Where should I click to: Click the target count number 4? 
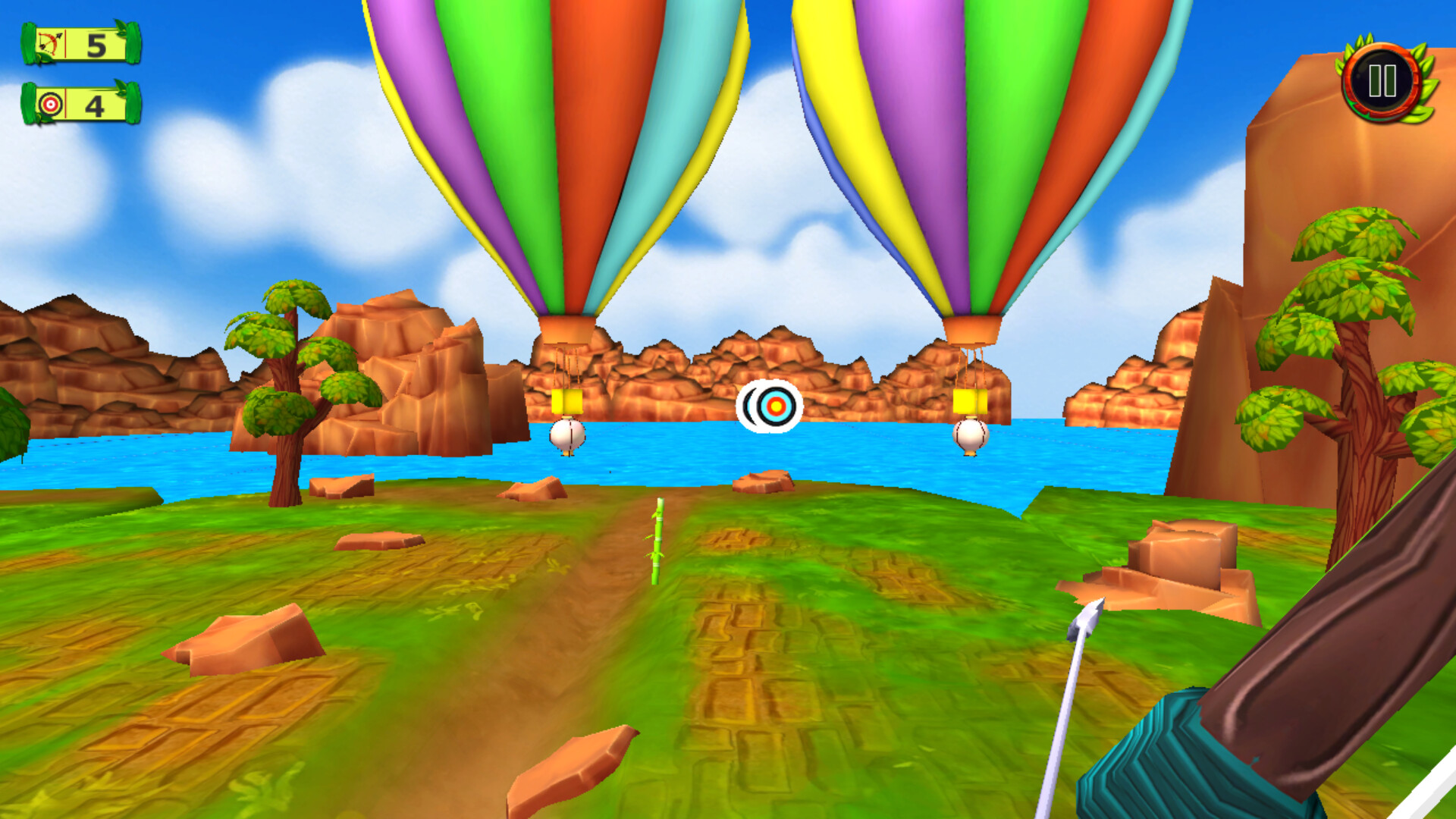96,106
